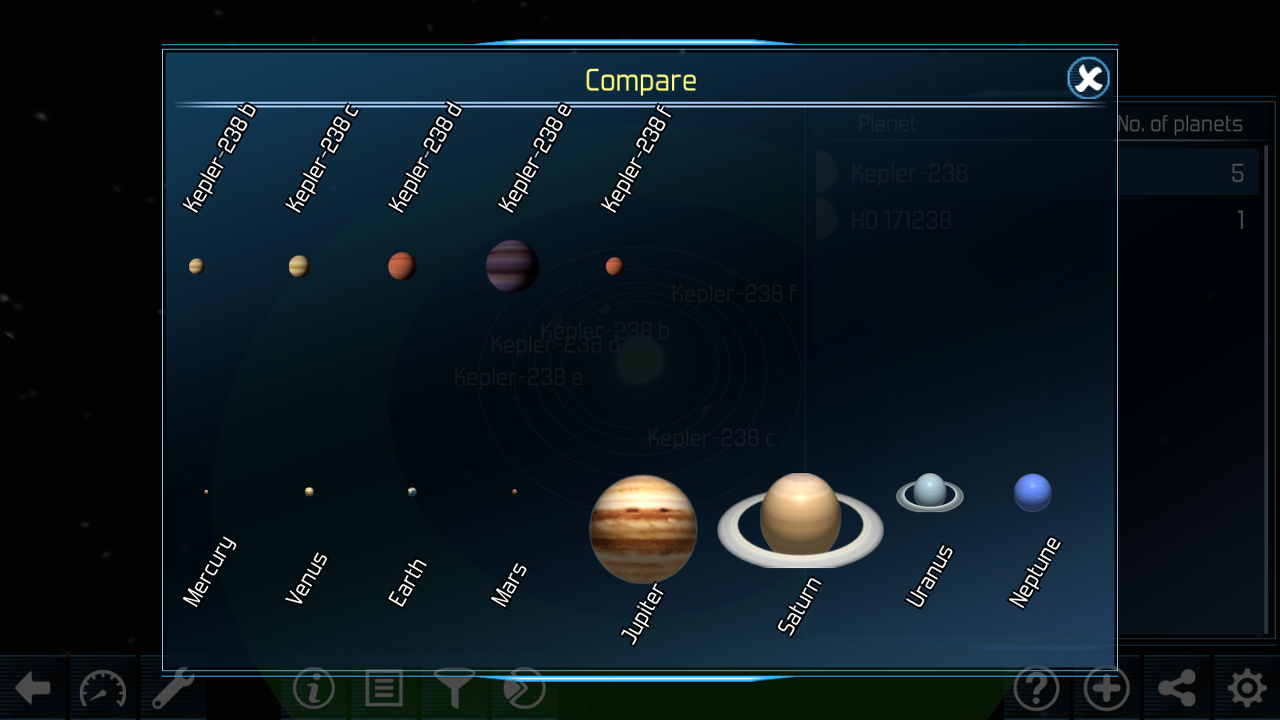Click the back arrow in the bottom toolbar

pos(33,689)
